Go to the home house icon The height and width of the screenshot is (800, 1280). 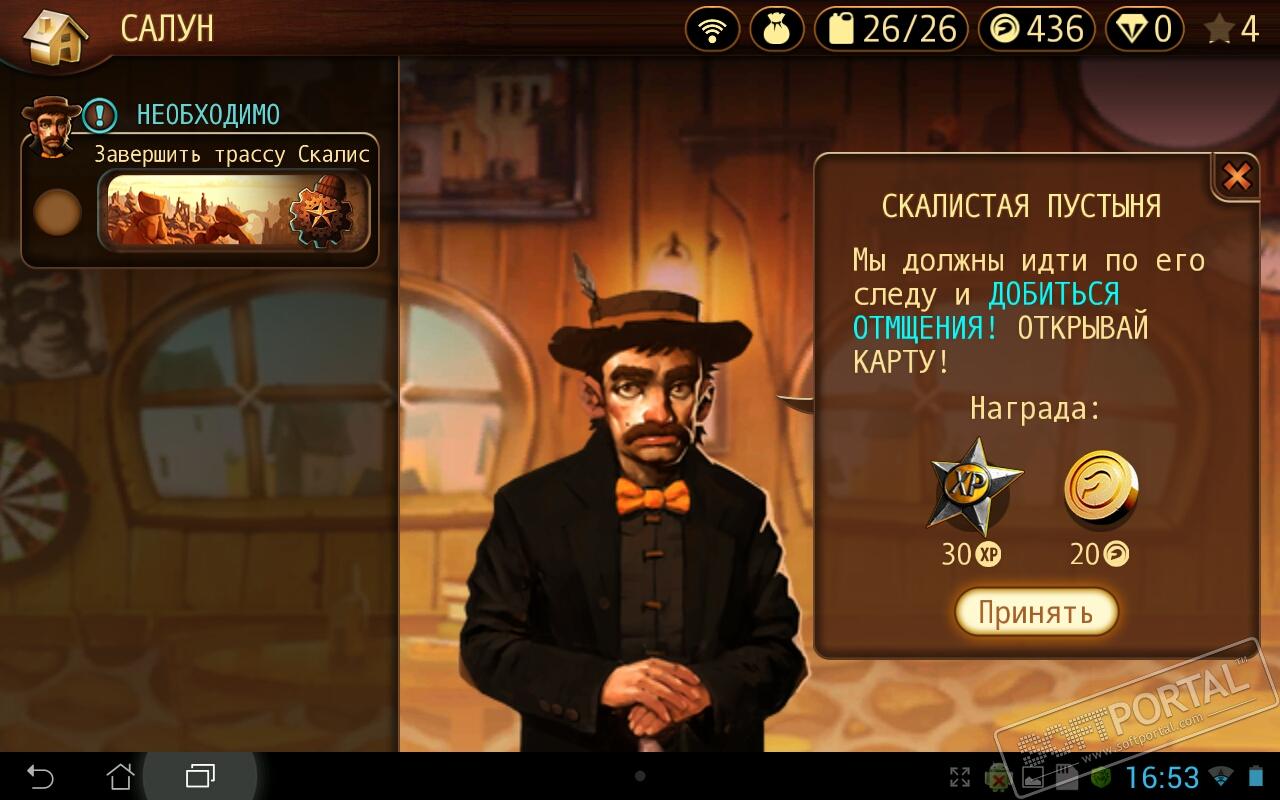(x=55, y=35)
